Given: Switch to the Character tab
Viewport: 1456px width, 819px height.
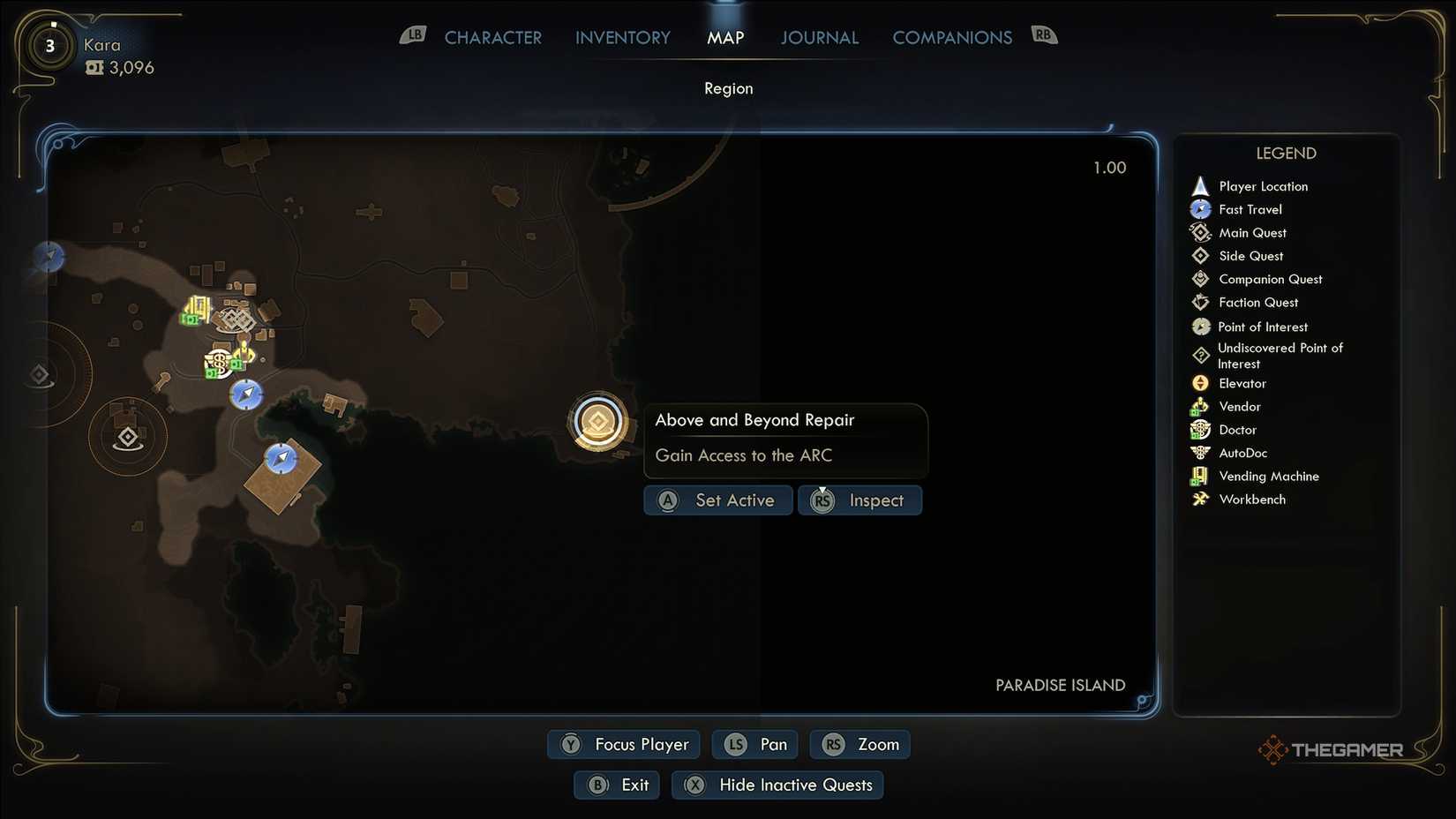Looking at the screenshot, I should click(493, 37).
